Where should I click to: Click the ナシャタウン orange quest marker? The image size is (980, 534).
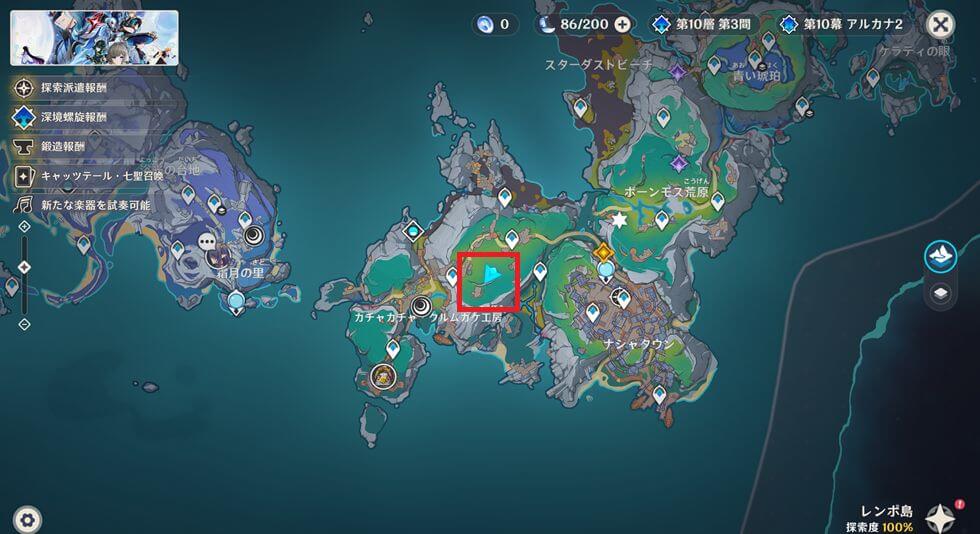(x=604, y=252)
